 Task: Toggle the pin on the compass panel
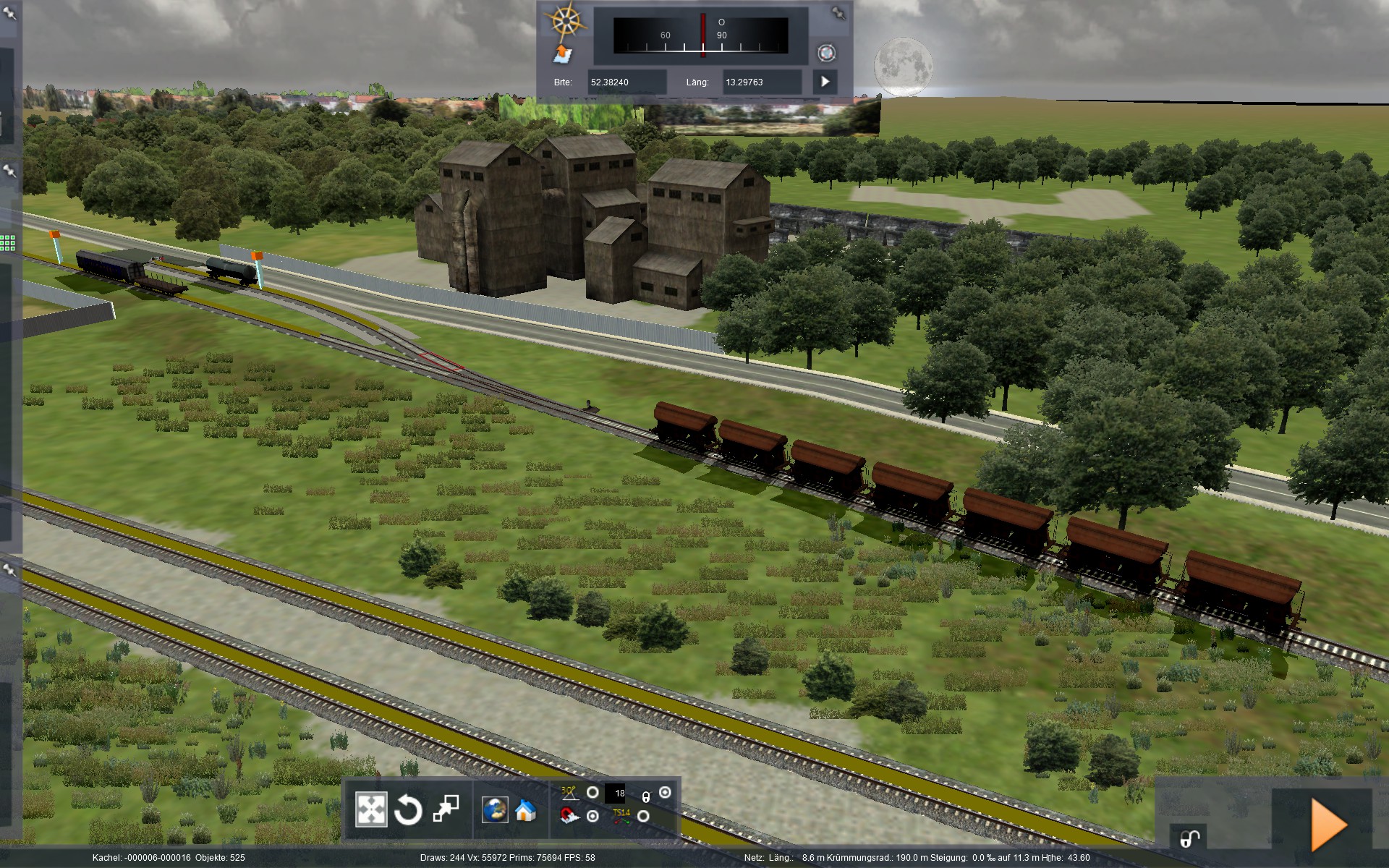838,13
